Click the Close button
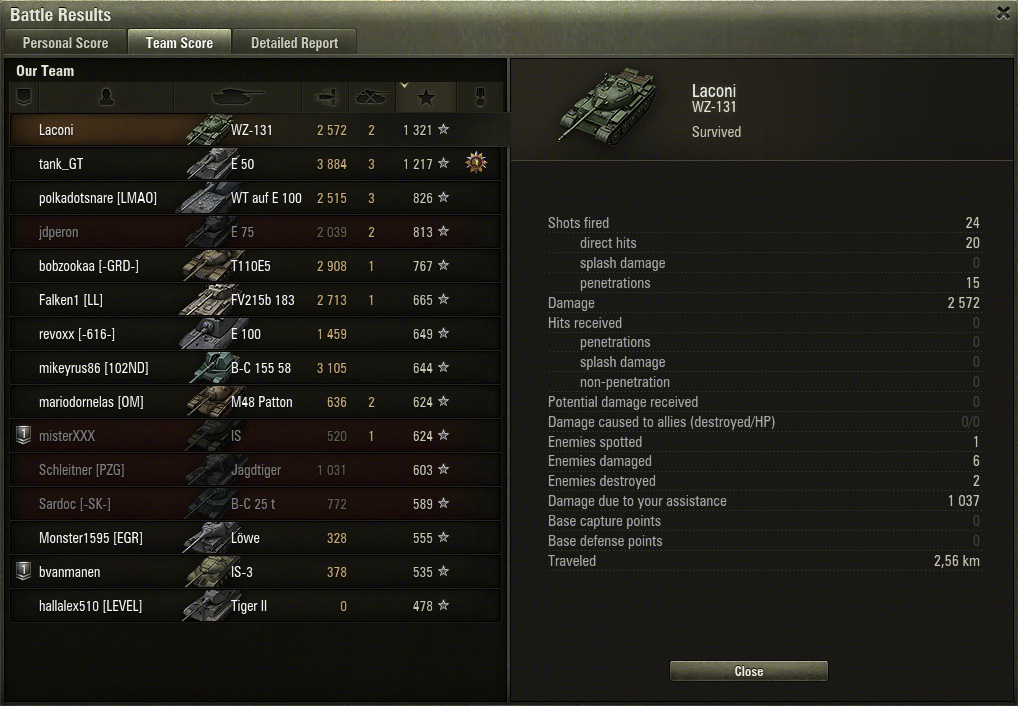This screenshot has width=1018, height=706. [x=748, y=671]
